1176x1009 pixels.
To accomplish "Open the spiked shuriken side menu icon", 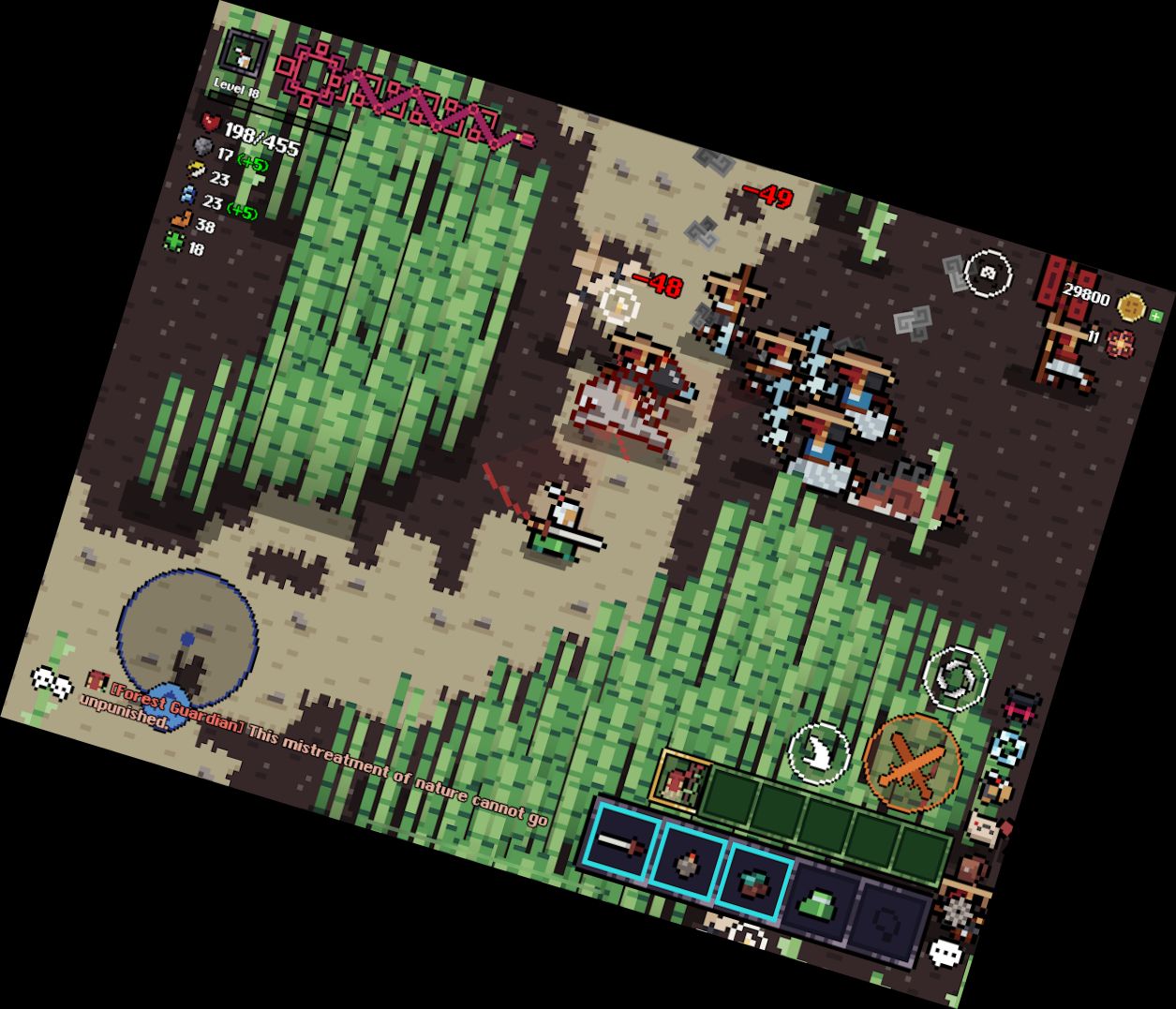I will [x=960, y=909].
